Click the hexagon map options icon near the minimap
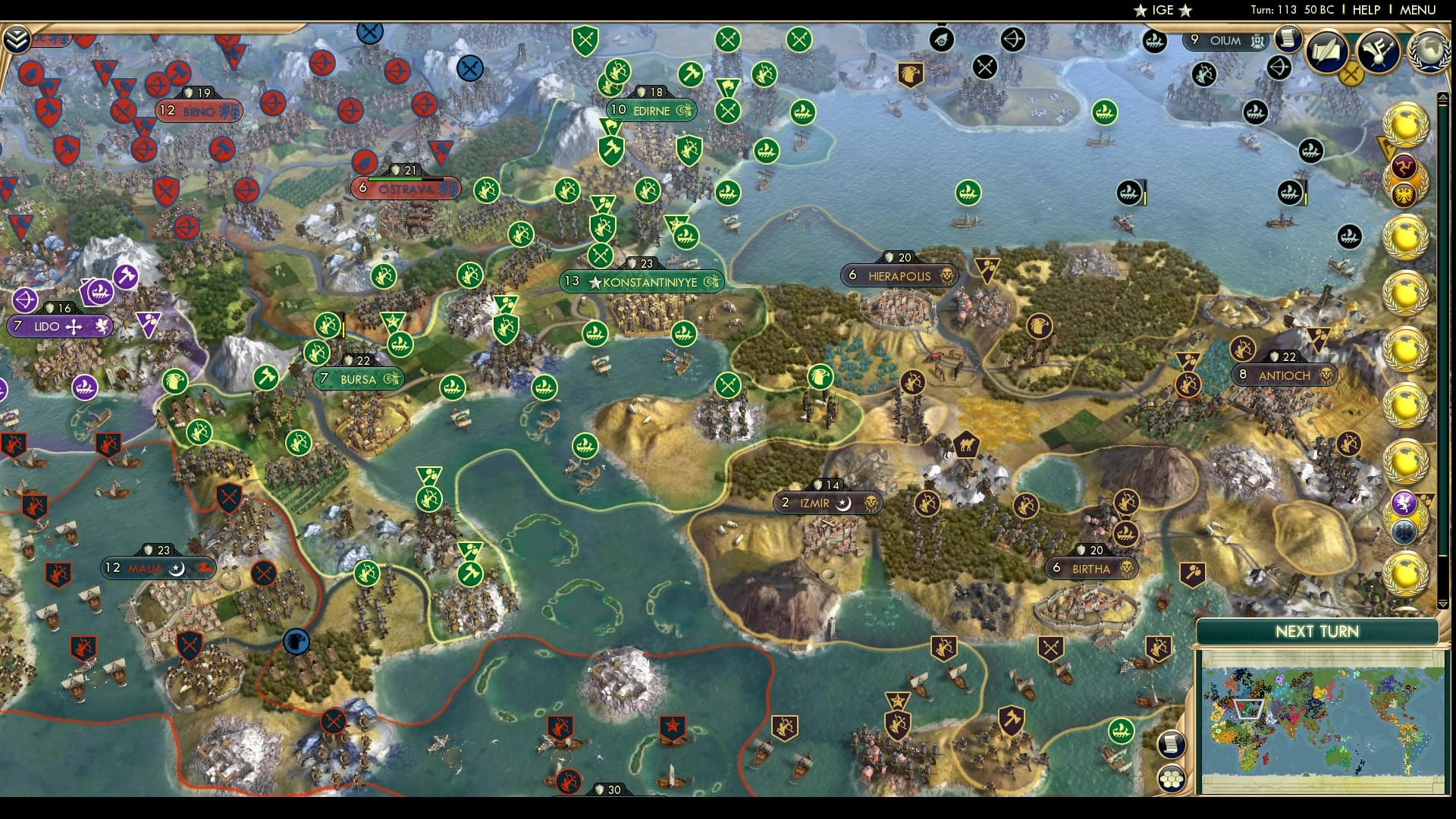 1172,779
